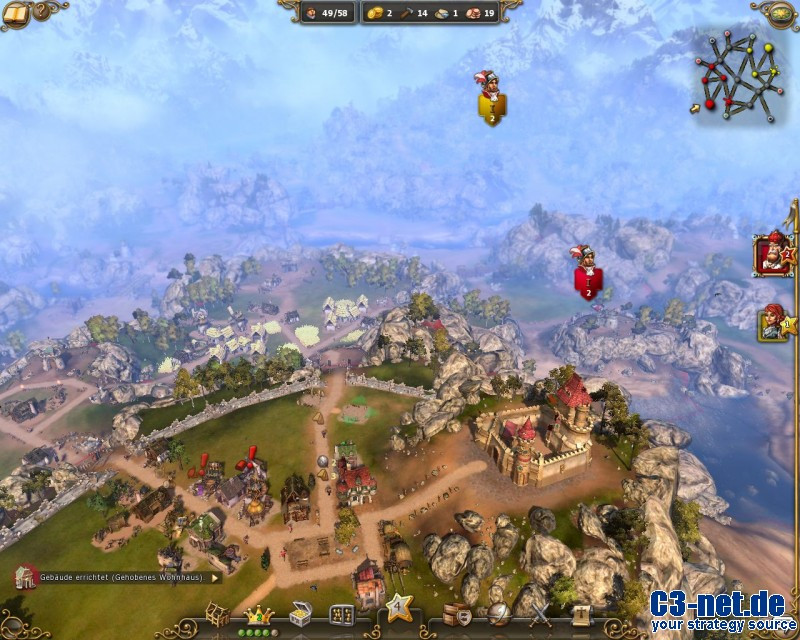
Task: Select the red-framed general portrait
Action: pos(772,254)
